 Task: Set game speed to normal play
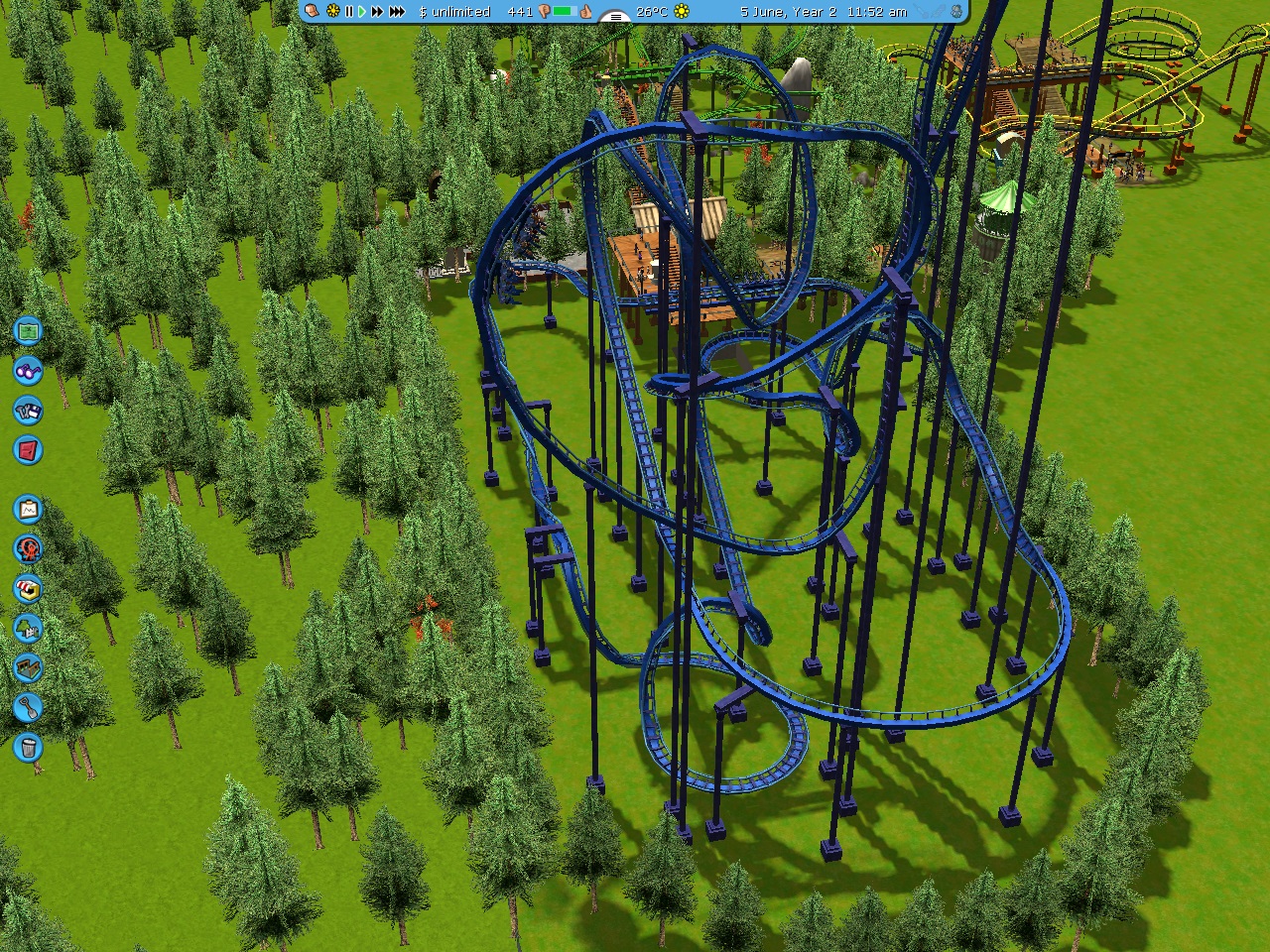coord(362,12)
